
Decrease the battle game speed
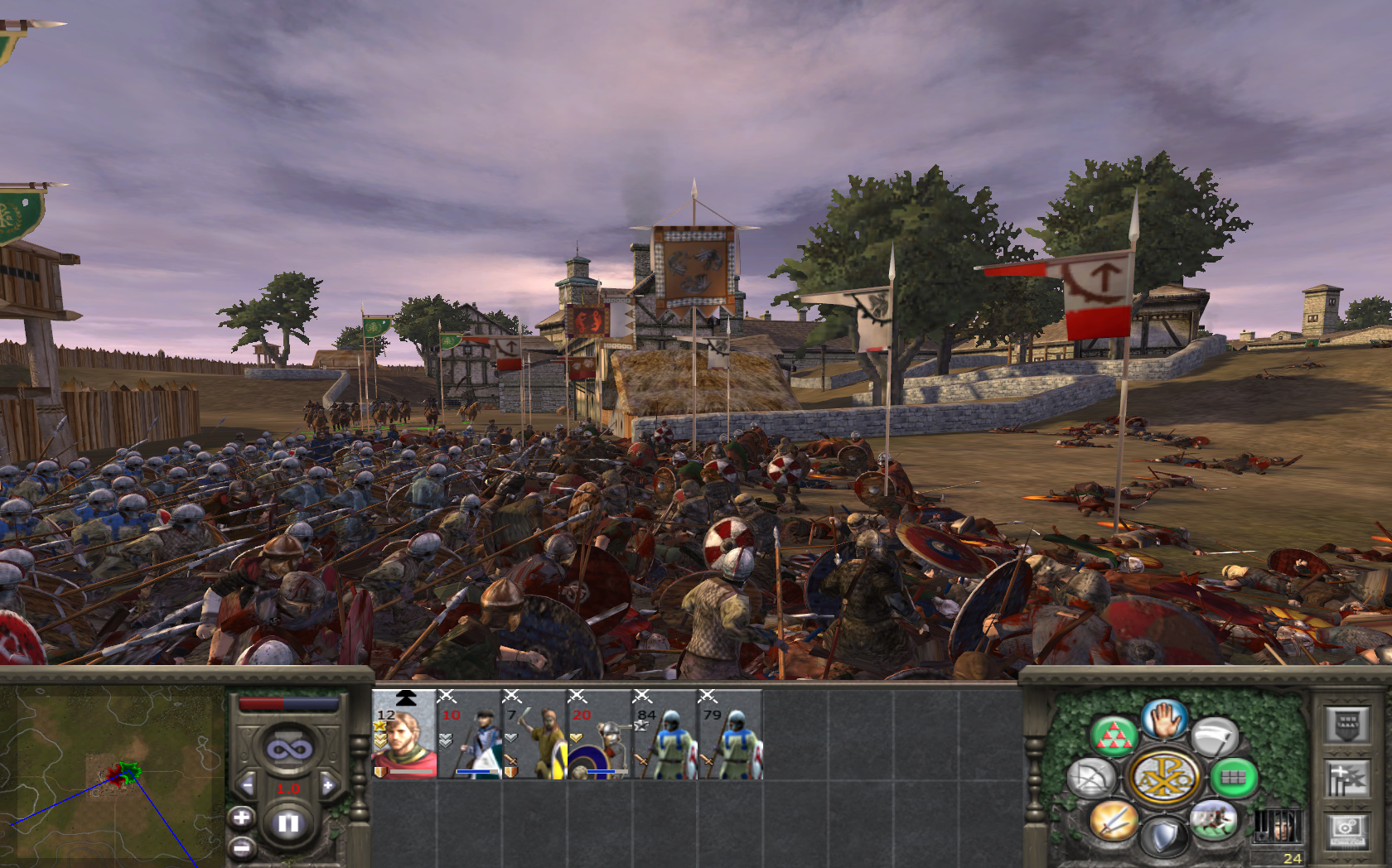tap(248, 785)
